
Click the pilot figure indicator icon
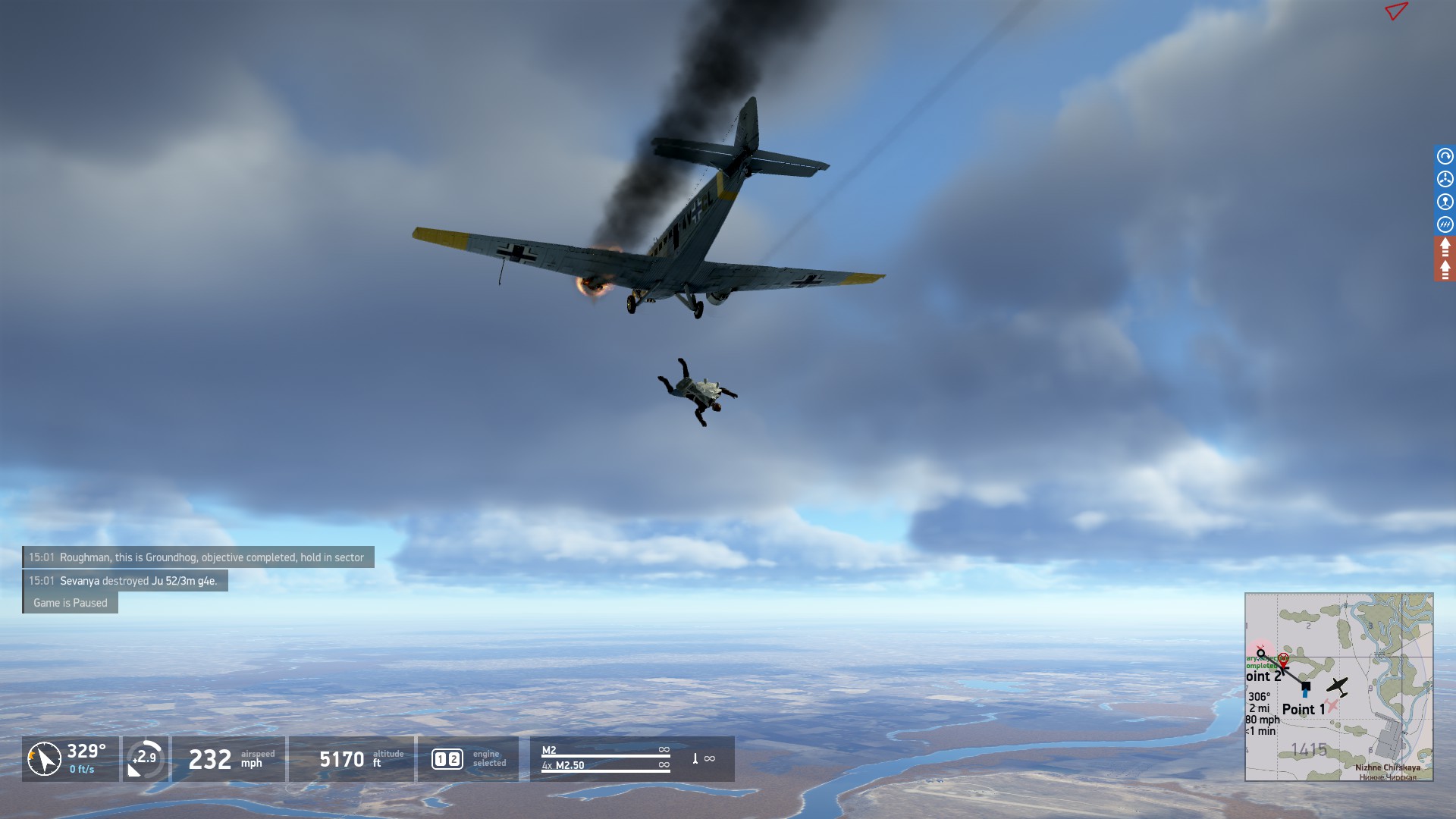[1445, 202]
